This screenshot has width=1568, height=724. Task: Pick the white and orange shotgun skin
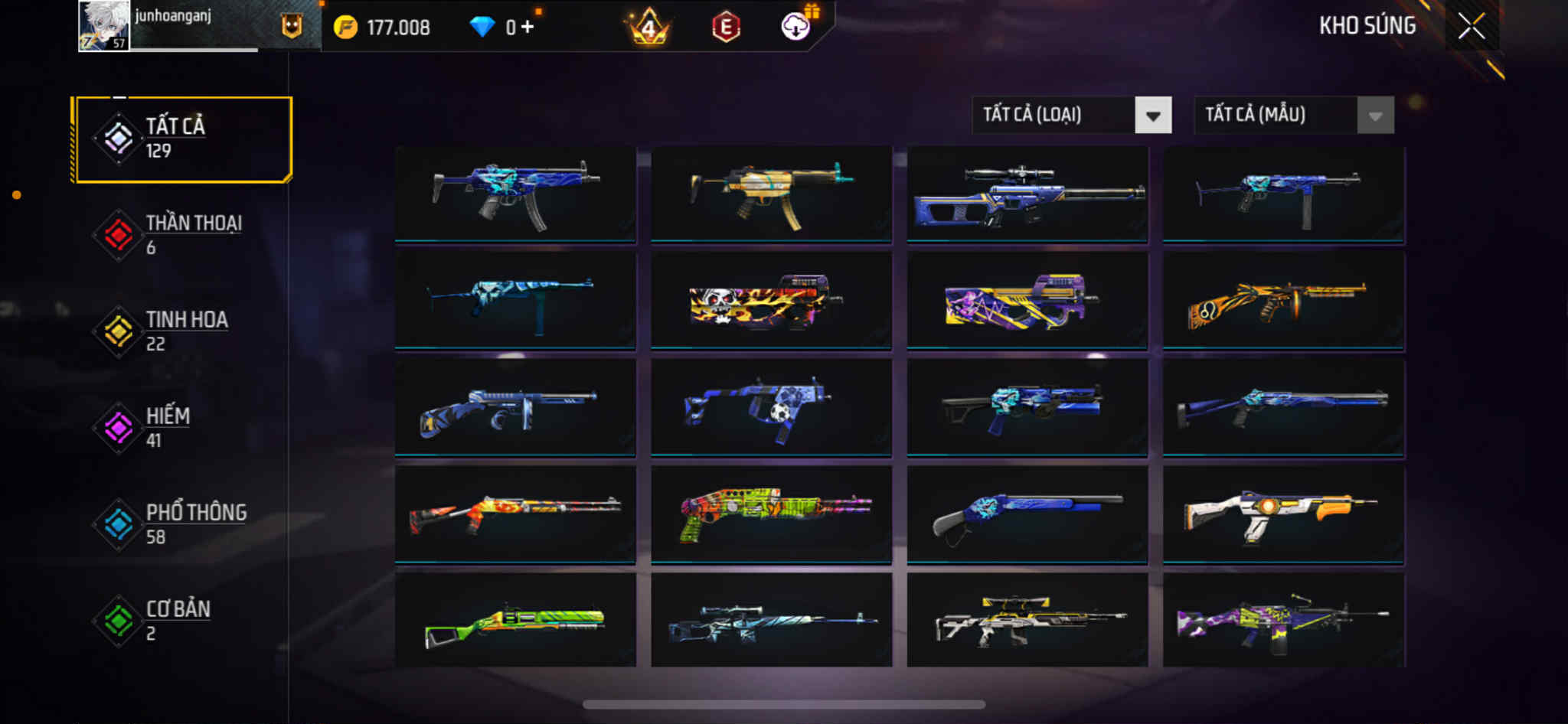point(1283,516)
